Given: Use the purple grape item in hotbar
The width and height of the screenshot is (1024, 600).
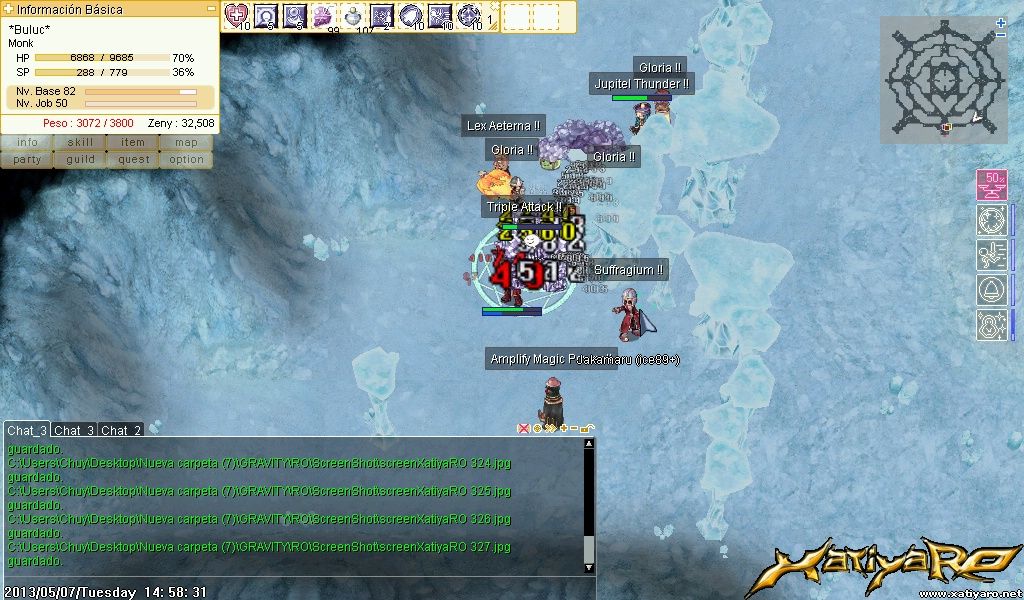Looking at the screenshot, I should [x=324, y=15].
